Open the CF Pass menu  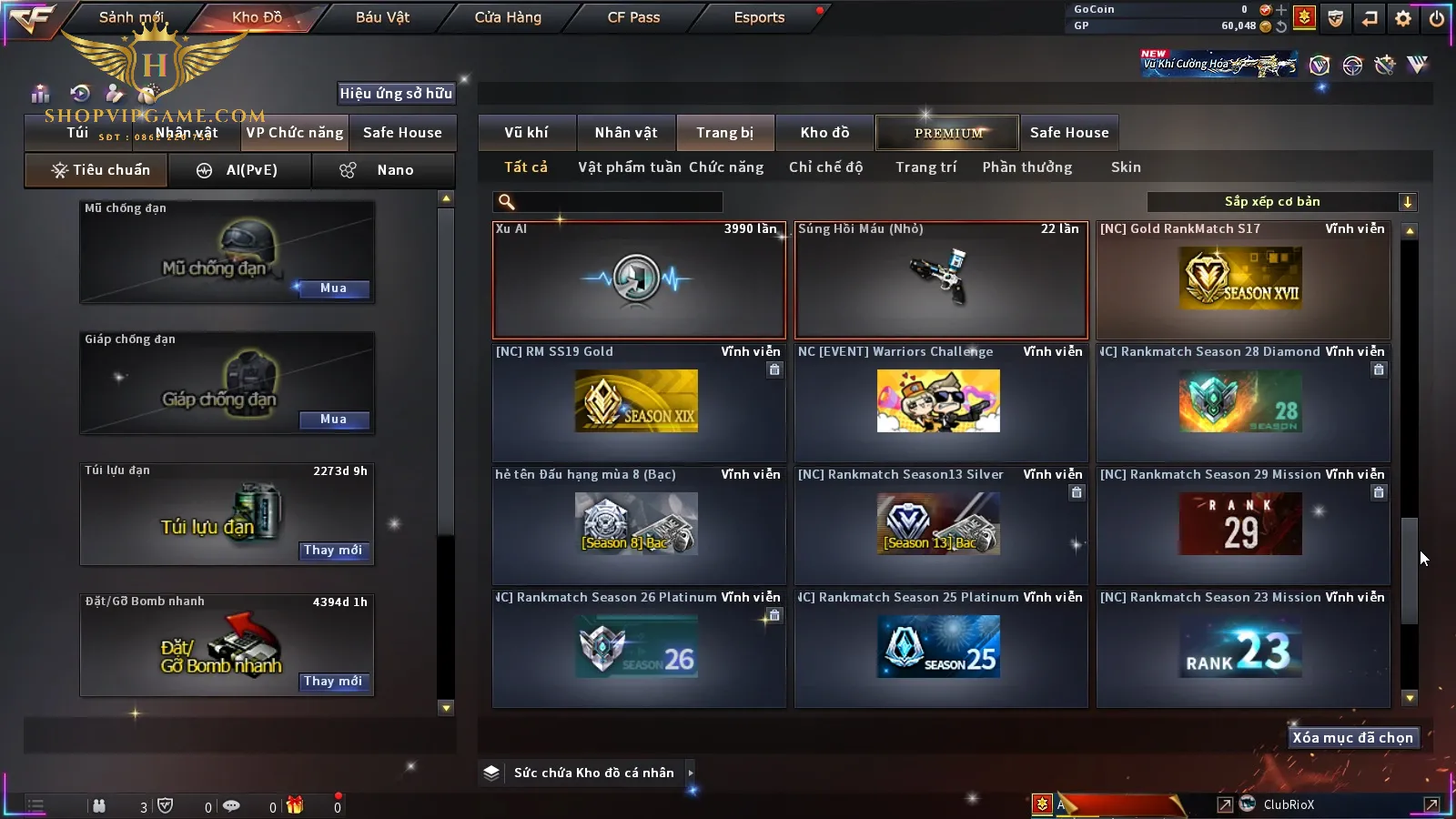pos(633,17)
